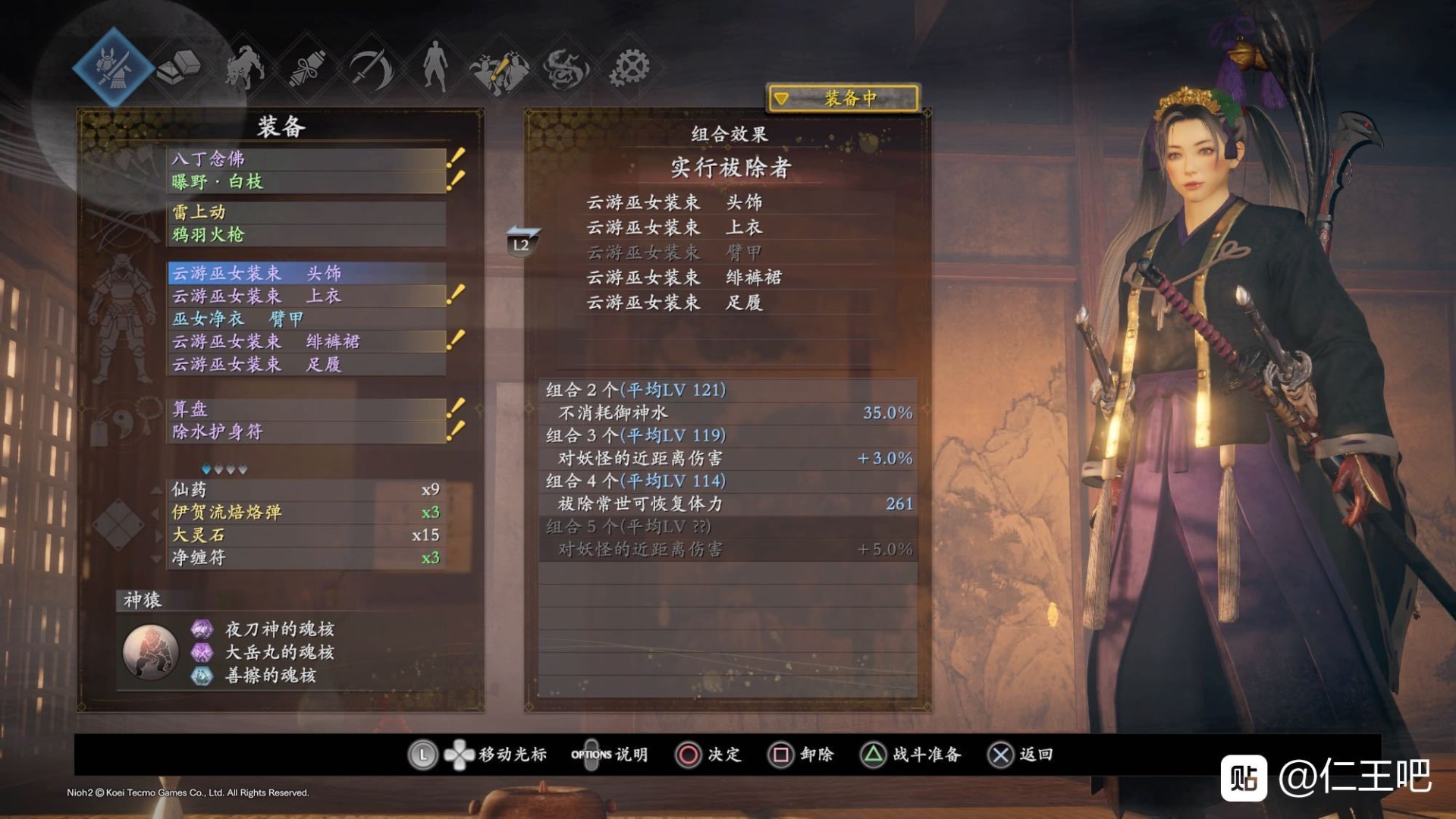
Task: Switch to the dragon emblem tab
Action: tap(566, 68)
